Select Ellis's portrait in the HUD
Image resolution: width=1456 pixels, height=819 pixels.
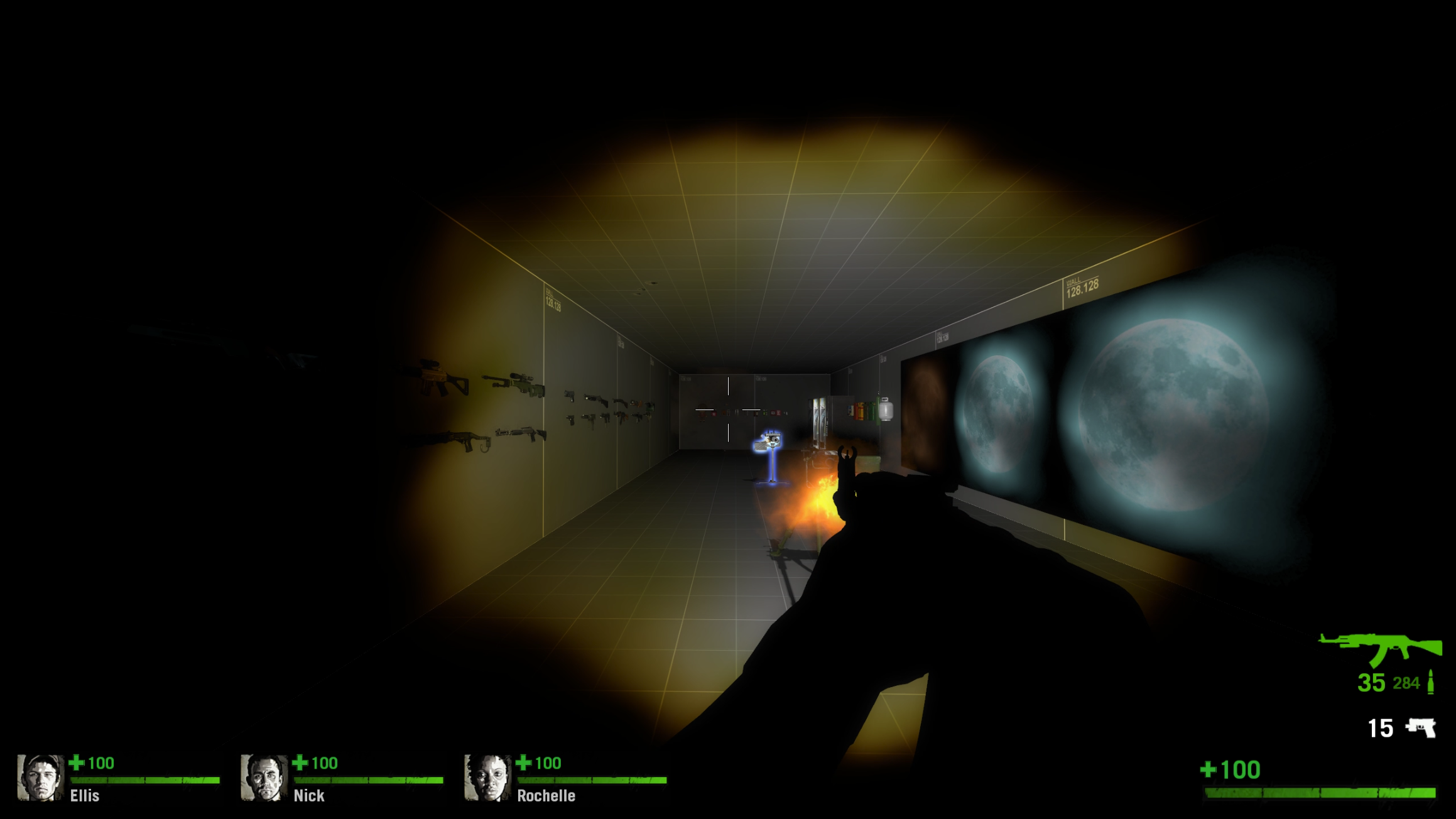click(42, 777)
